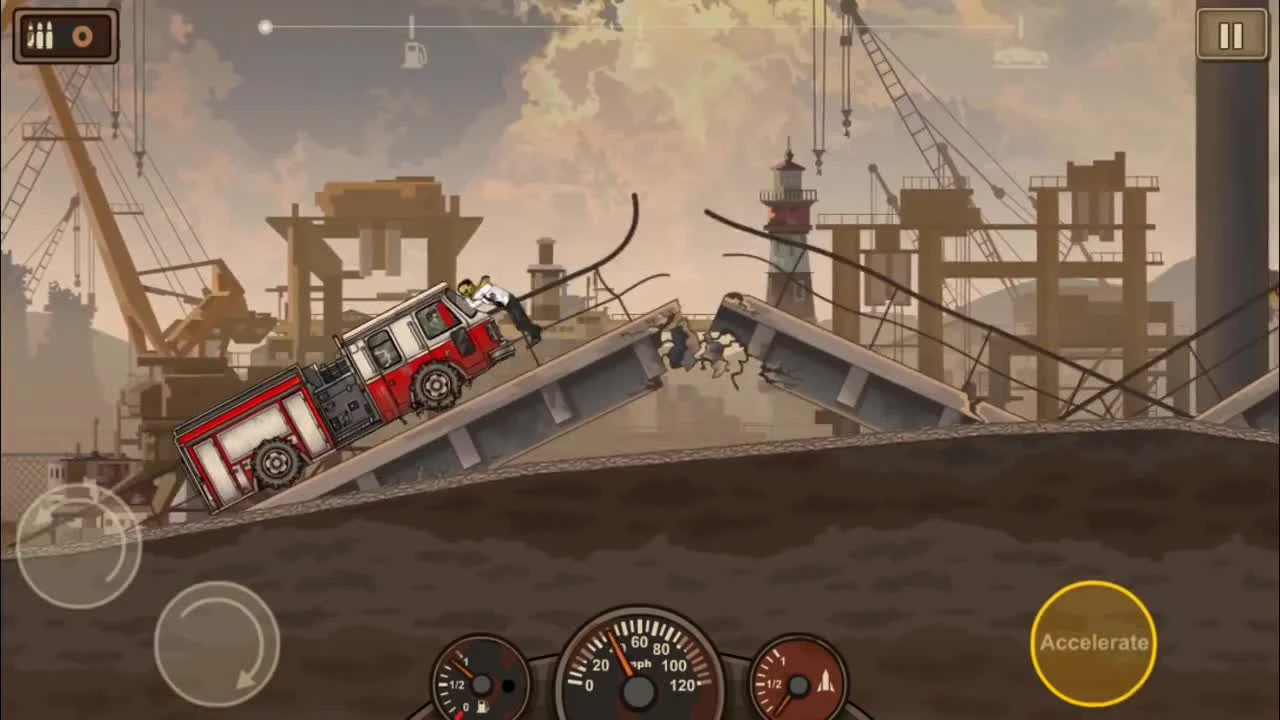The height and width of the screenshot is (720, 1280).
Task: Click the first checkpoint tick on the progress track
Action: 410,24
